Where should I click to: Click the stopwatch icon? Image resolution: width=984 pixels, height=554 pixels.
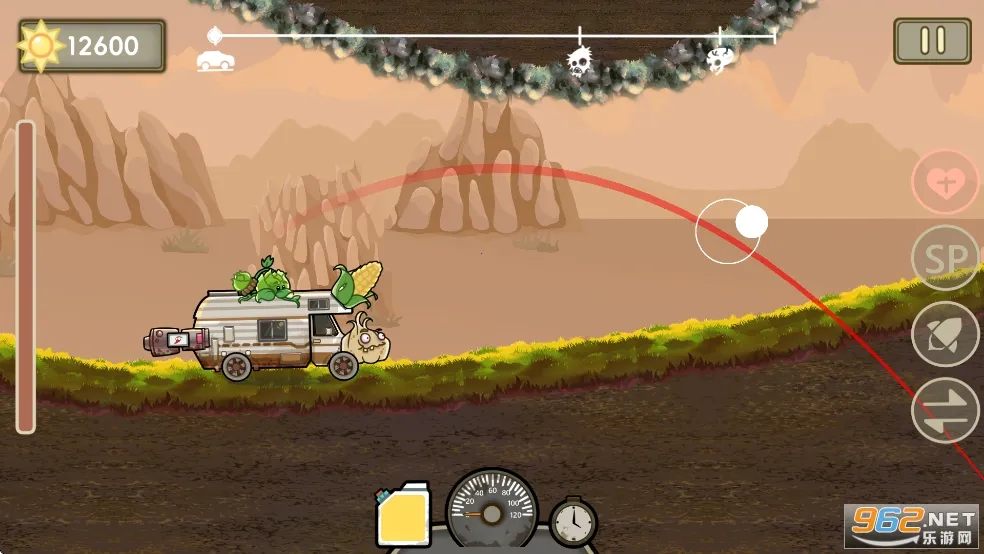pos(573,521)
